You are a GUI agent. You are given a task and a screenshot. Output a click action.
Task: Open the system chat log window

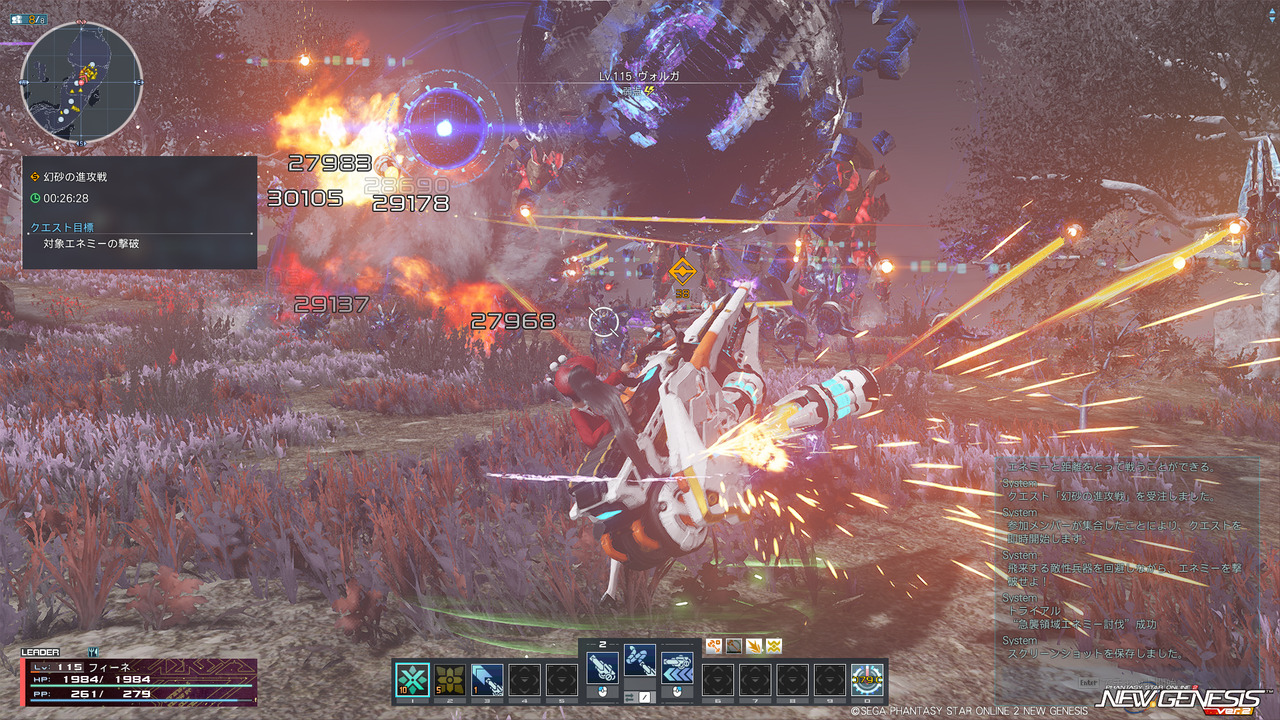pyautogui.click(x=1128, y=560)
